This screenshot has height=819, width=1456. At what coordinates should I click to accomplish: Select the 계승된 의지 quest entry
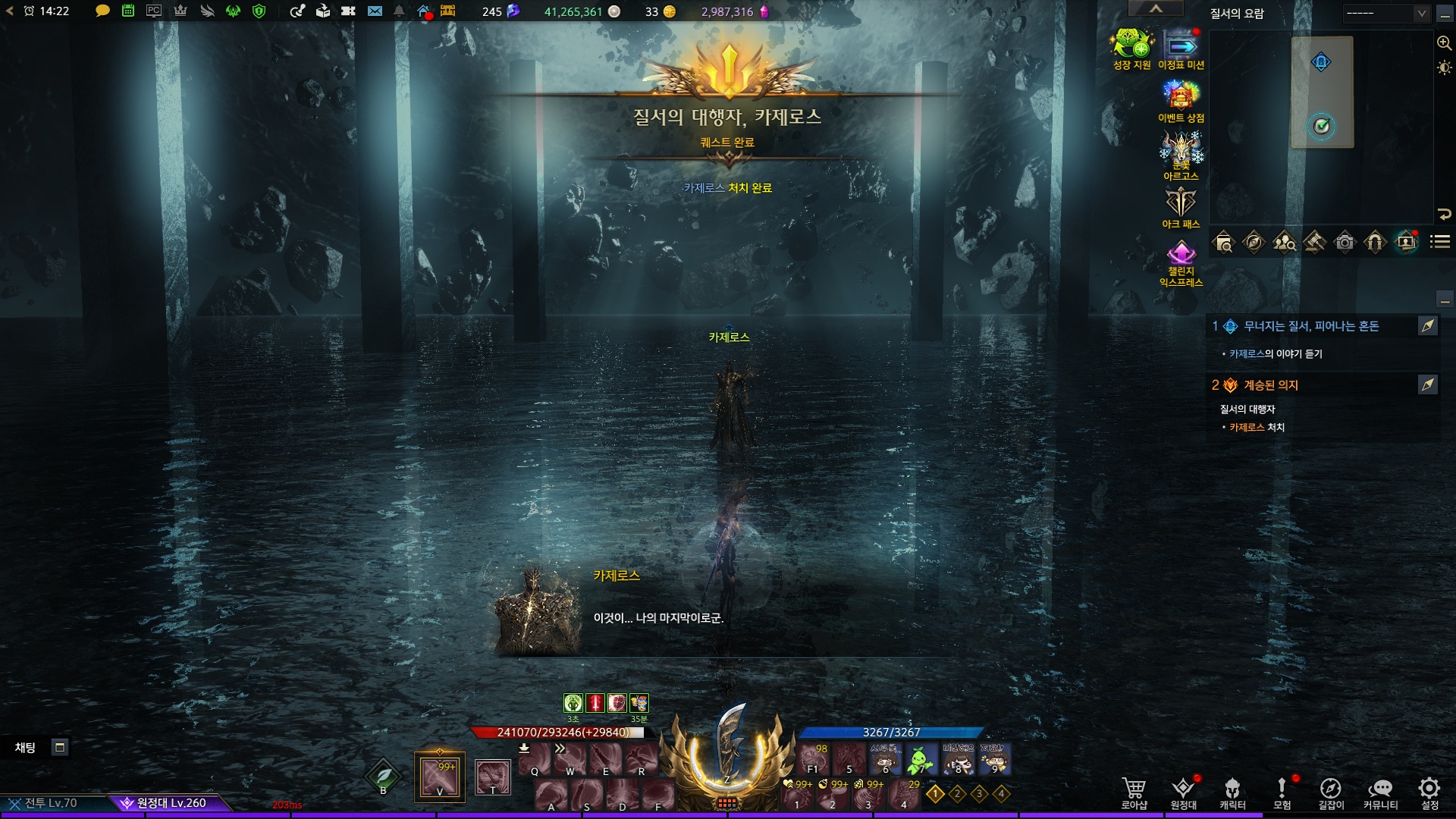(x=1271, y=385)
